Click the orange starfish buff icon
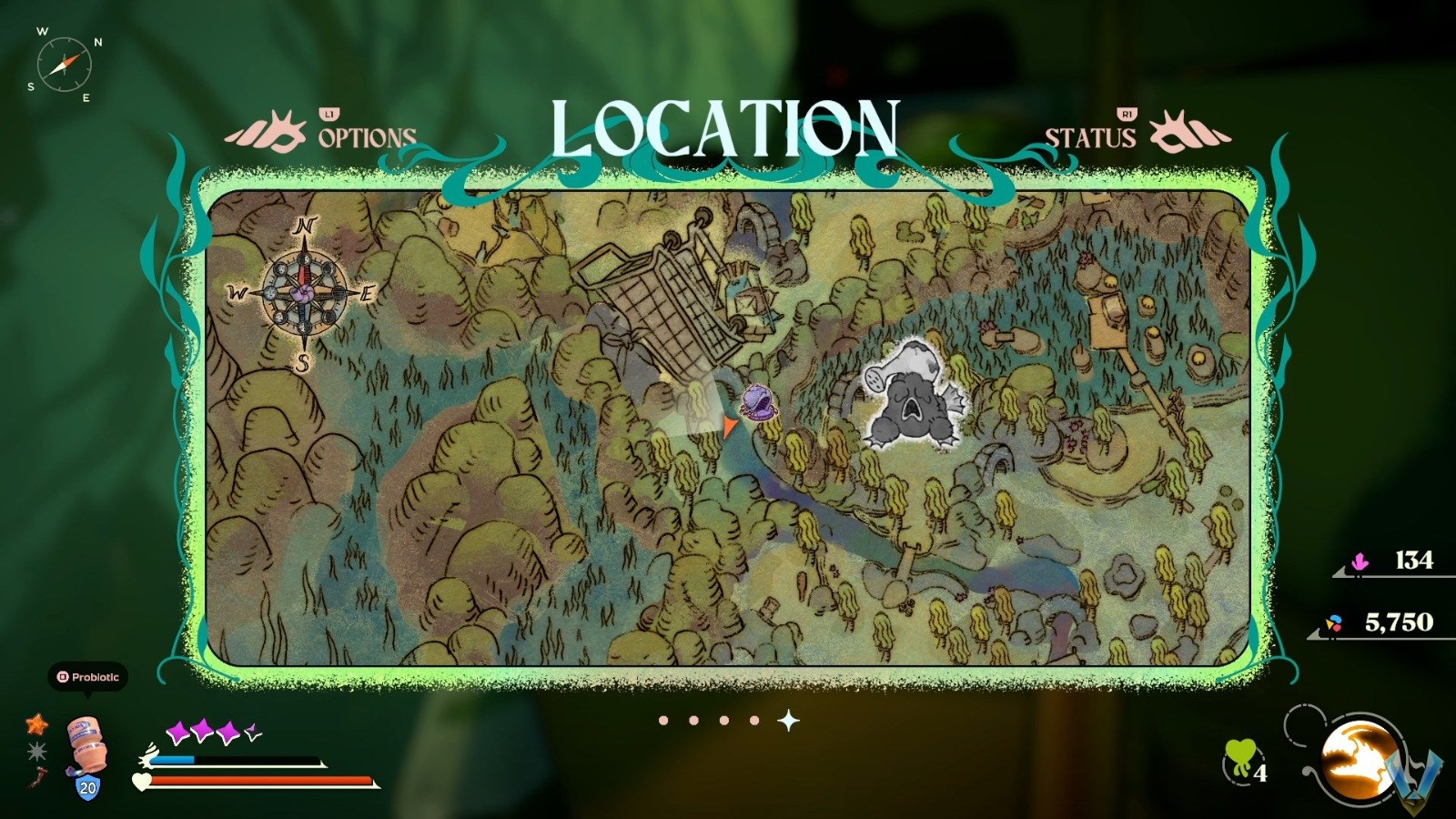The height and width of the screenshot is (819, 1456). click(x=36, y=724)
